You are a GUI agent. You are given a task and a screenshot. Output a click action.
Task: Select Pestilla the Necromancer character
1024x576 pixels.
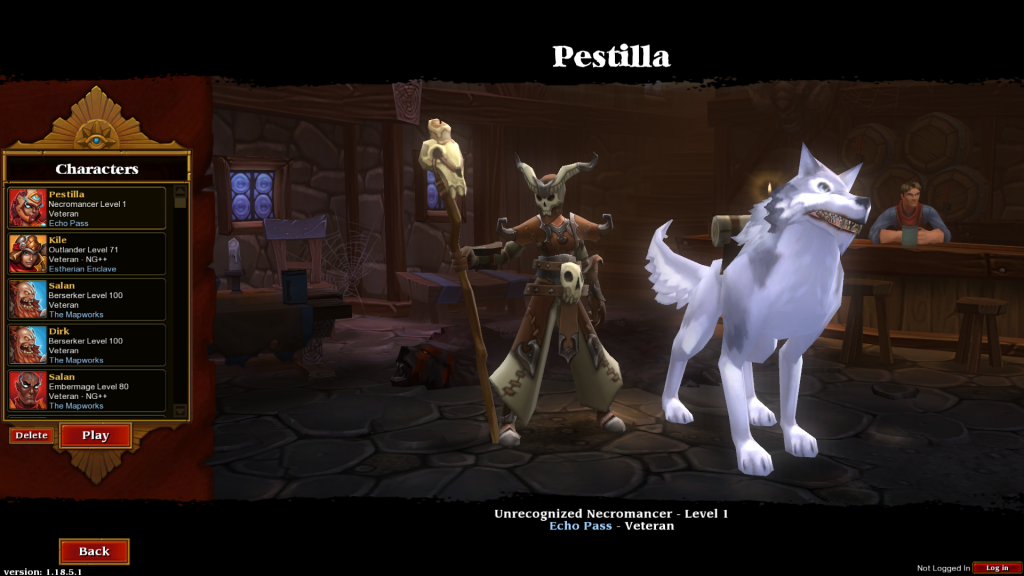pos(87,208)
